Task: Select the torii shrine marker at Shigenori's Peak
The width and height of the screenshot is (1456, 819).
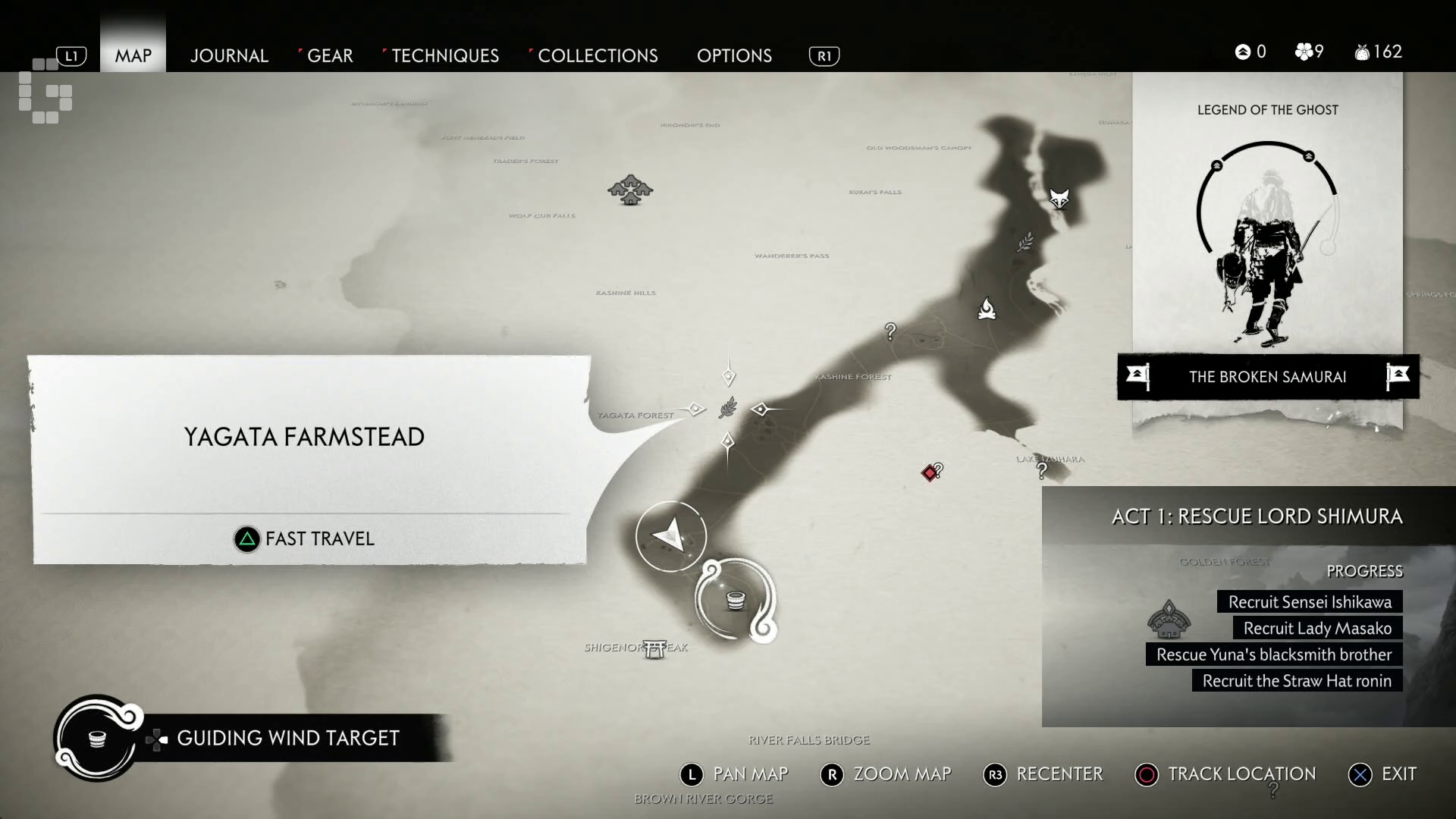Action: pyautogui.click(x=655, y=648)
